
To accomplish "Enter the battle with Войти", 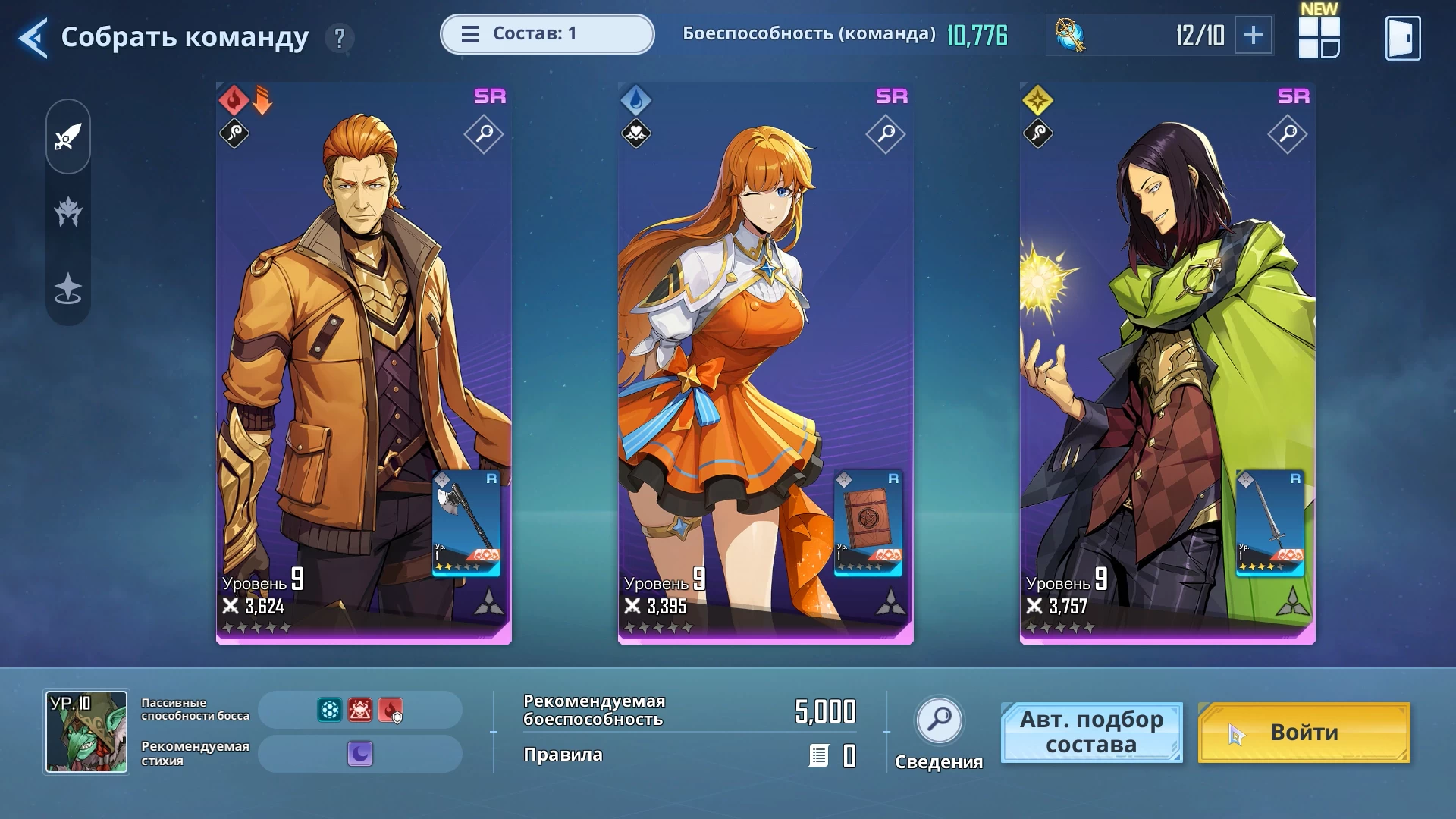I will [x=1304, y=732].
